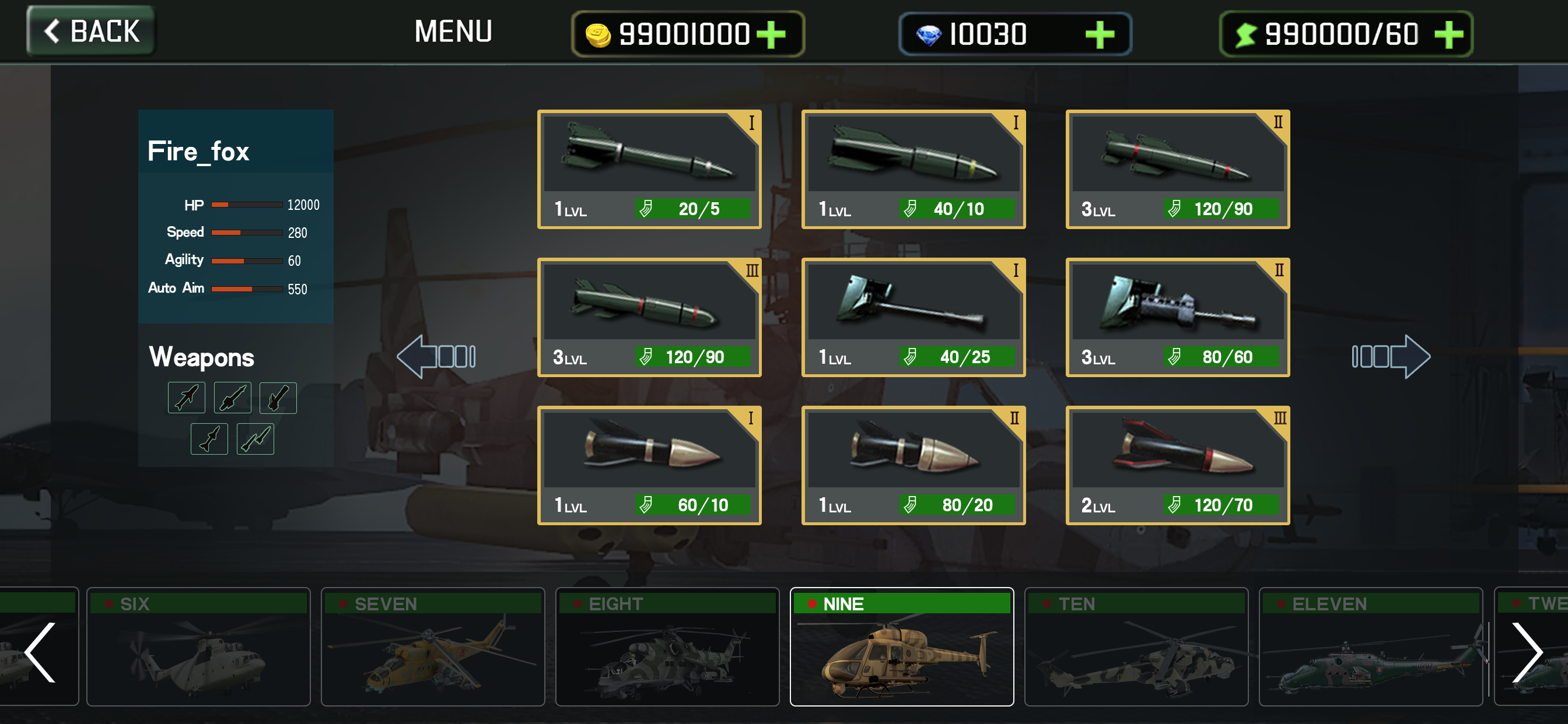Add more gold coins with the plus
This screenshot has width=1568, height=724.
coord(771,34)
